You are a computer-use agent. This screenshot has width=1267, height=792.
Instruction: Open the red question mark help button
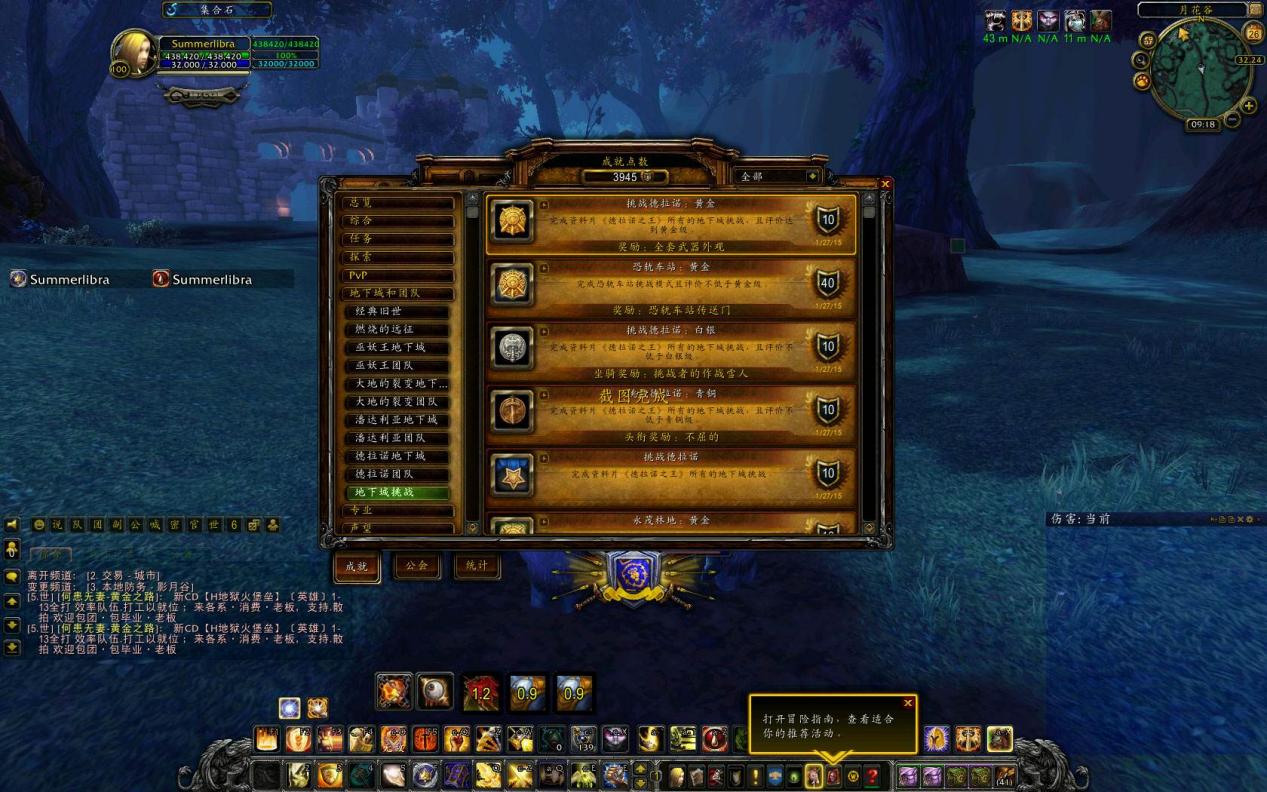[873, 776]
